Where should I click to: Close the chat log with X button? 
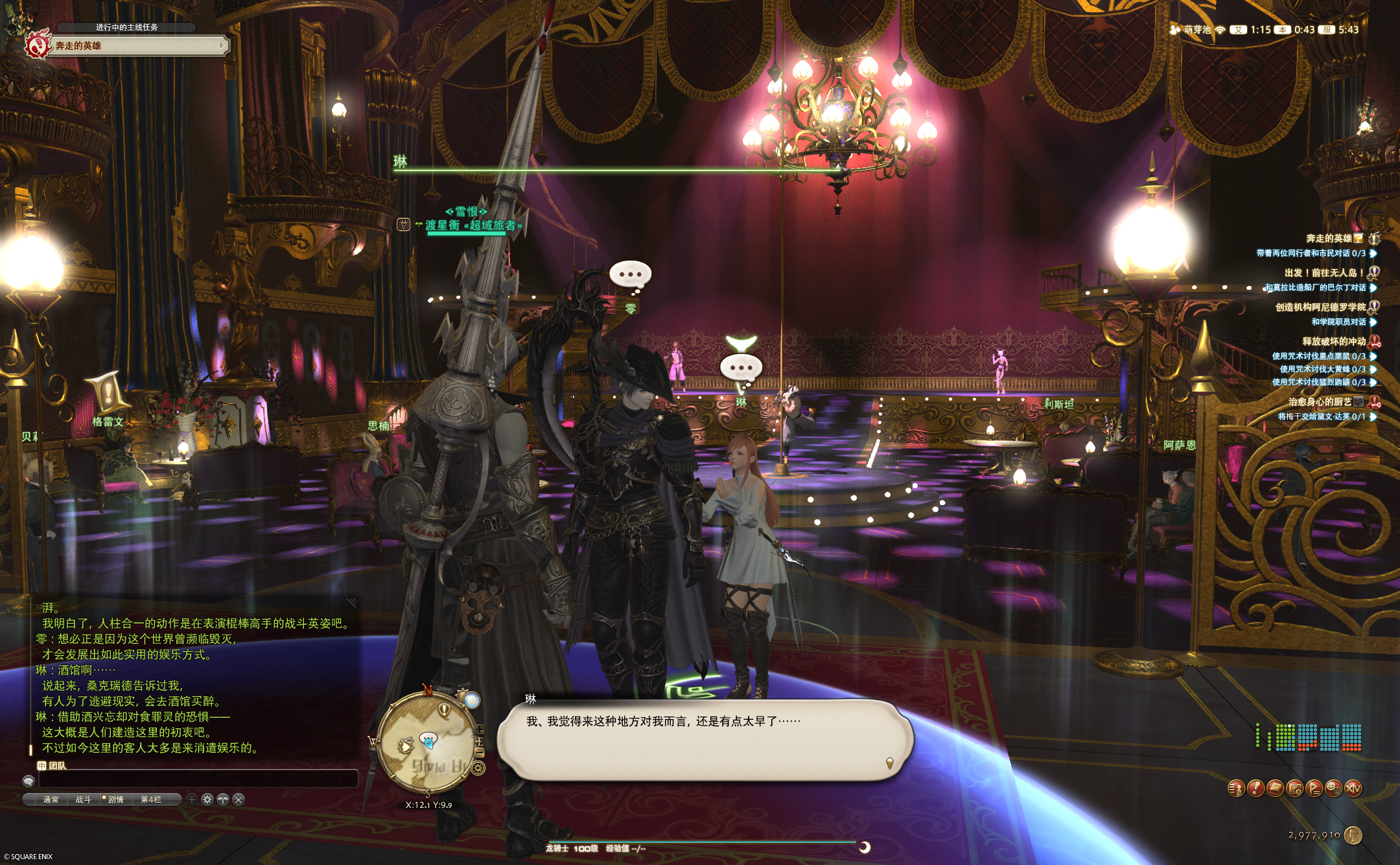(239, 800)
